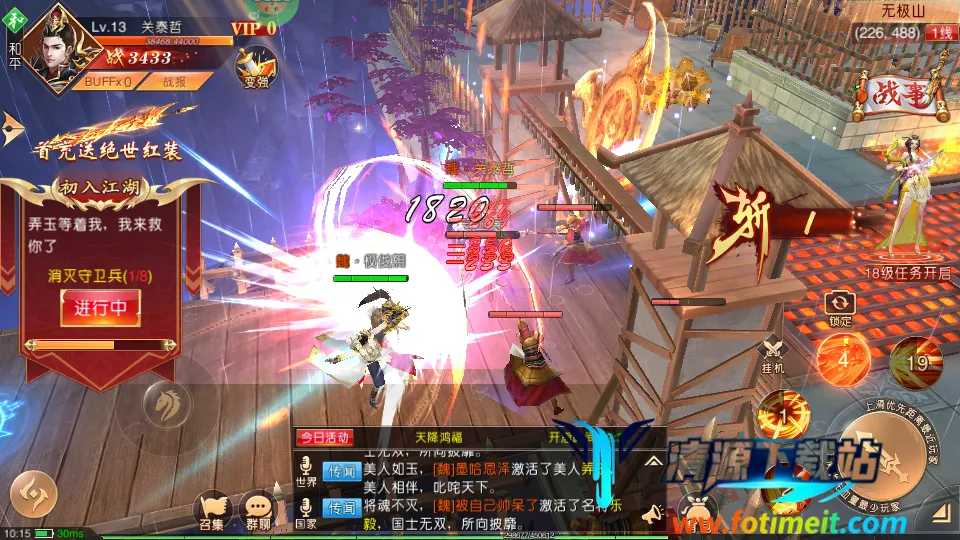Toggle the 锁定 target lock button

pos(840,308)
